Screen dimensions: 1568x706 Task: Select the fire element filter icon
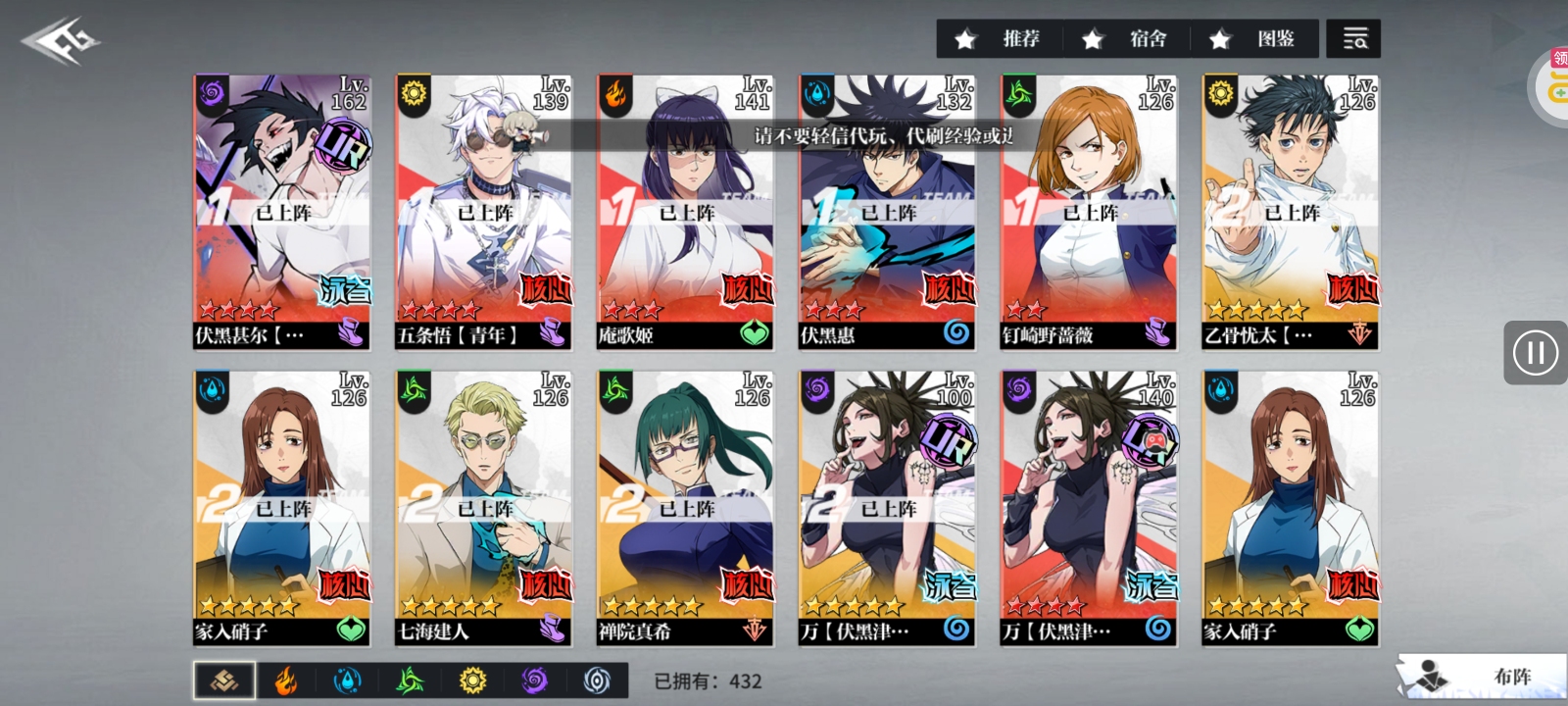[285, 681]
